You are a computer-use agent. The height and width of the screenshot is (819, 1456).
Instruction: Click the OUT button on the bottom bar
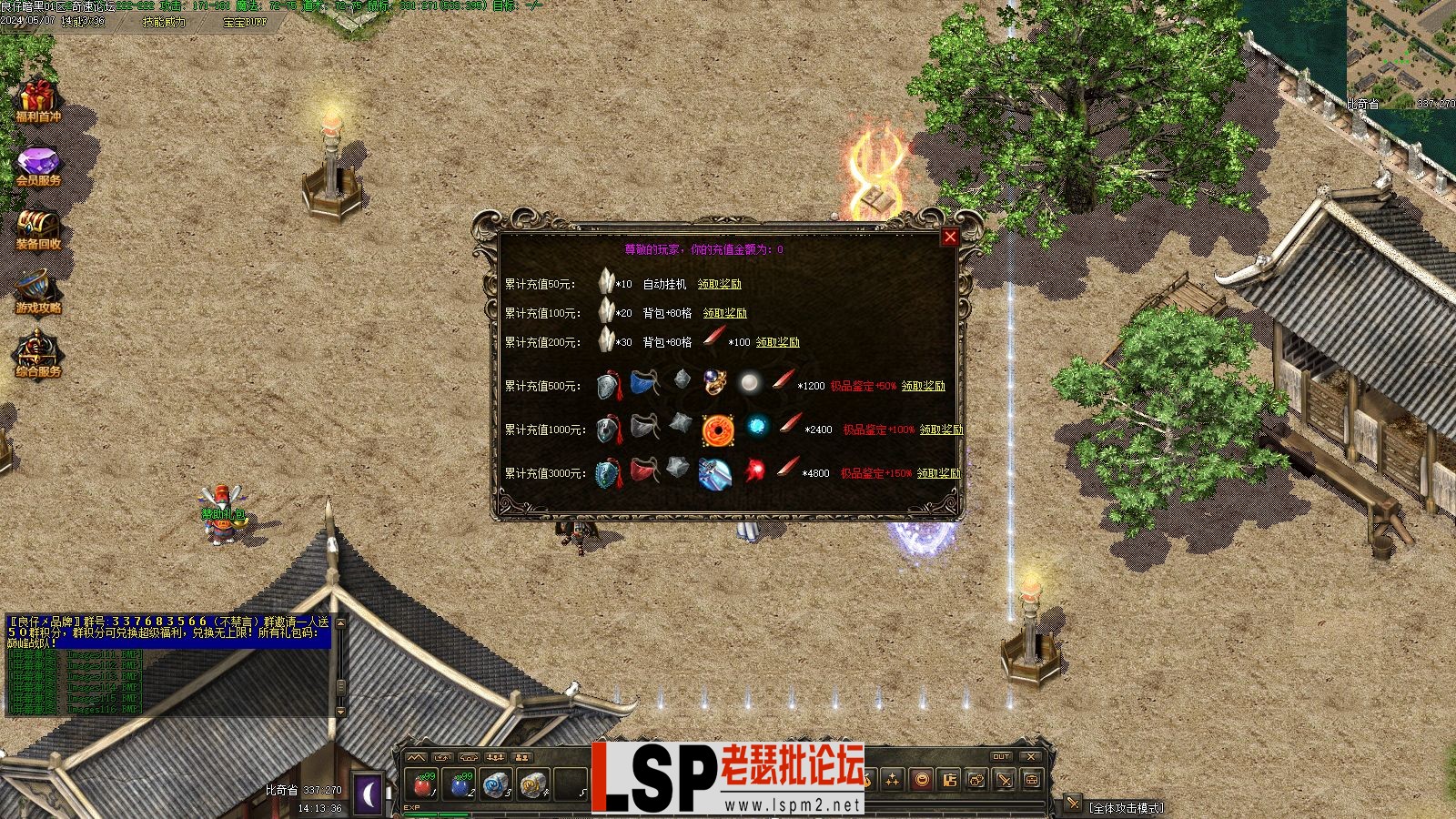pos(1001,756)
